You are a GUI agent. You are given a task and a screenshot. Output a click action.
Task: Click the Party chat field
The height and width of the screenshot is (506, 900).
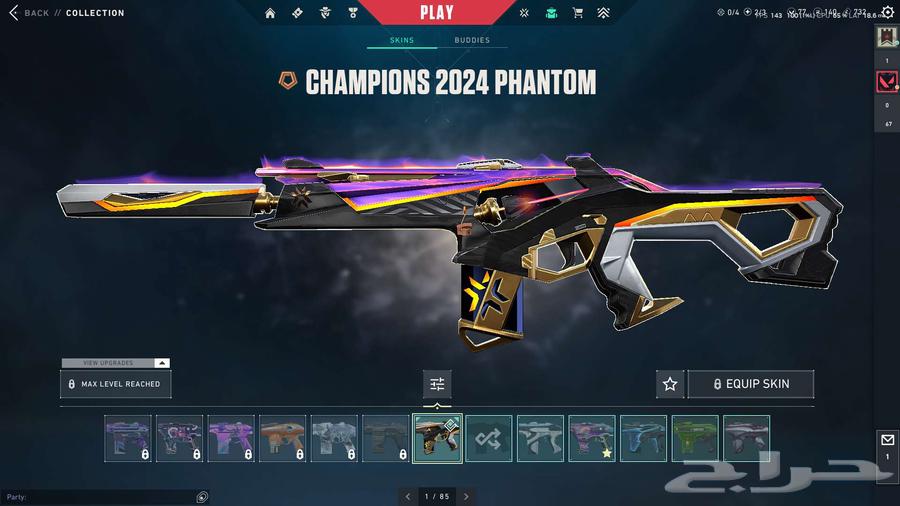(100, 497)
